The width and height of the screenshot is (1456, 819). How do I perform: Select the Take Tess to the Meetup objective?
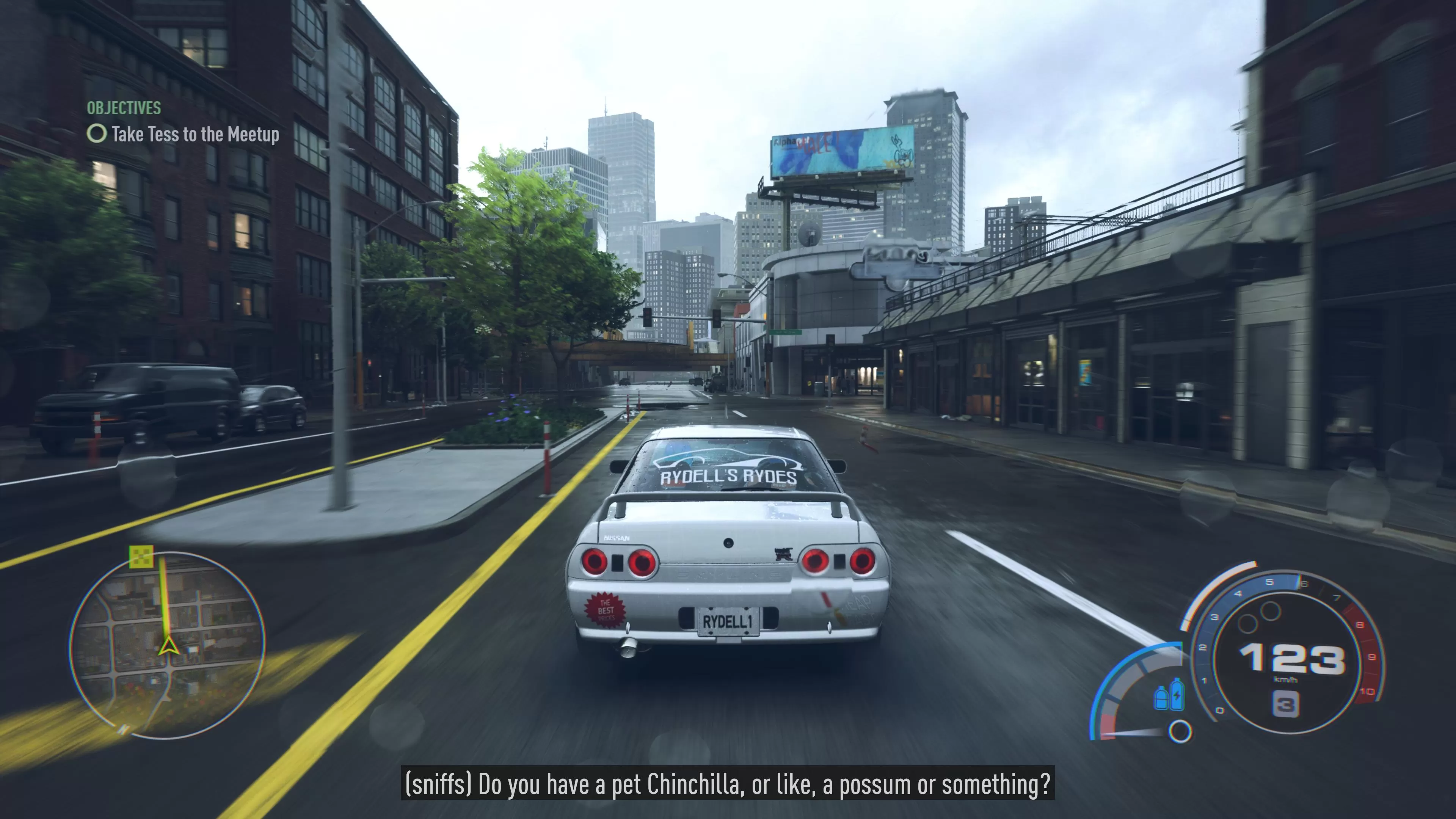196,135
